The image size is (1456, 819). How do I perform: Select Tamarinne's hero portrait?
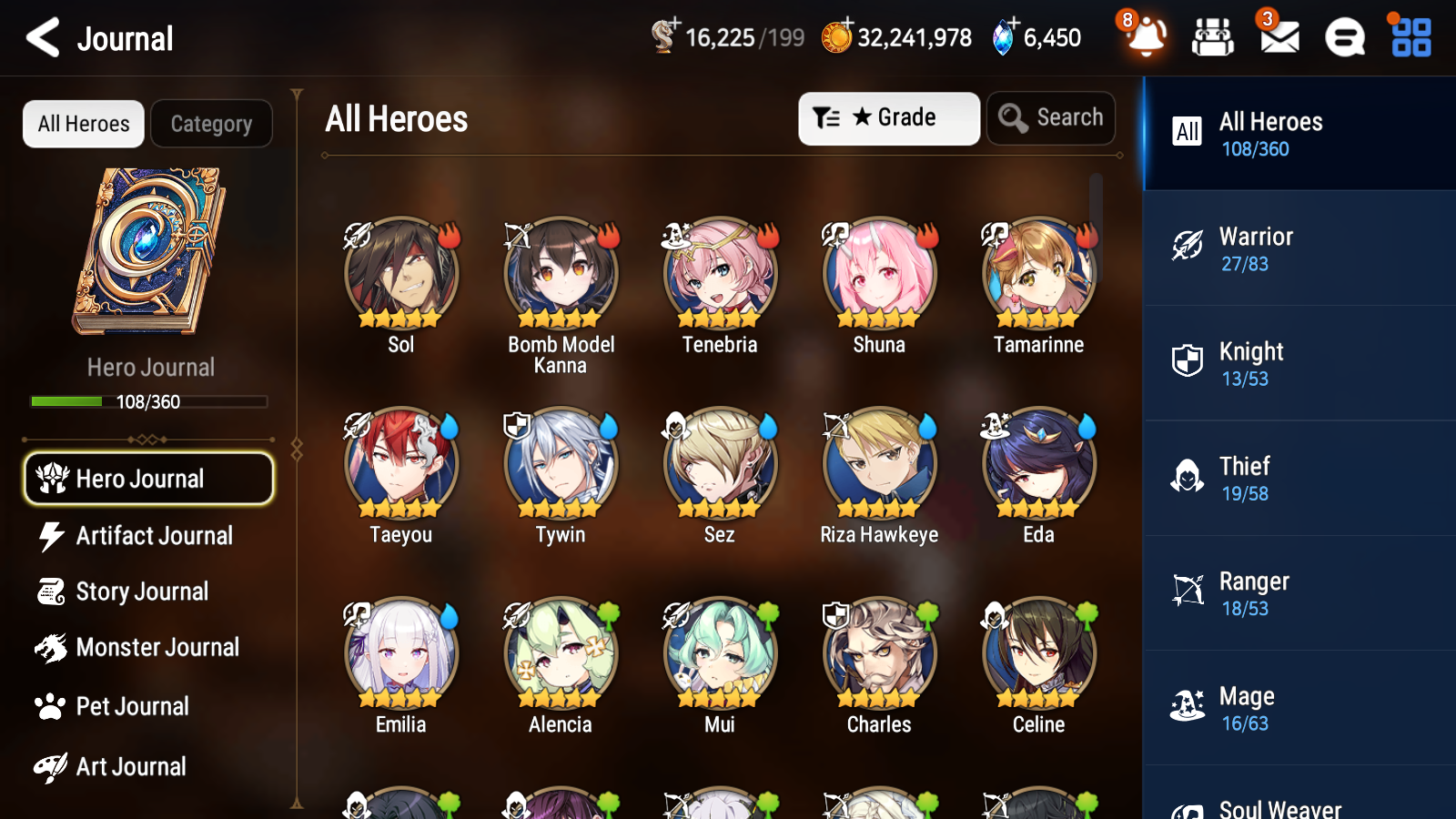tap(1037, 273)
